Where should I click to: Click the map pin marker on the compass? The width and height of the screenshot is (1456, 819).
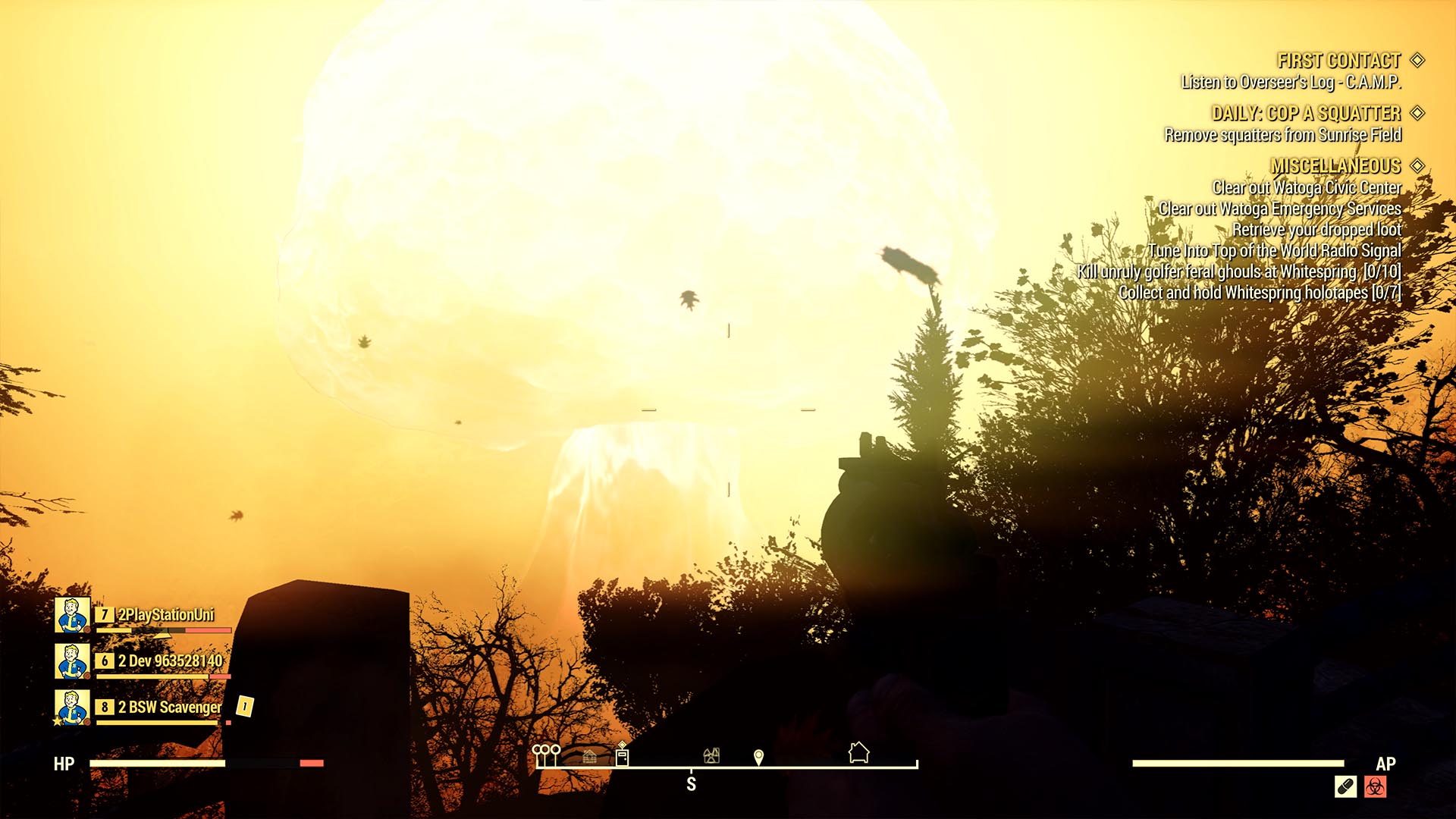click(x=758, y=756)
